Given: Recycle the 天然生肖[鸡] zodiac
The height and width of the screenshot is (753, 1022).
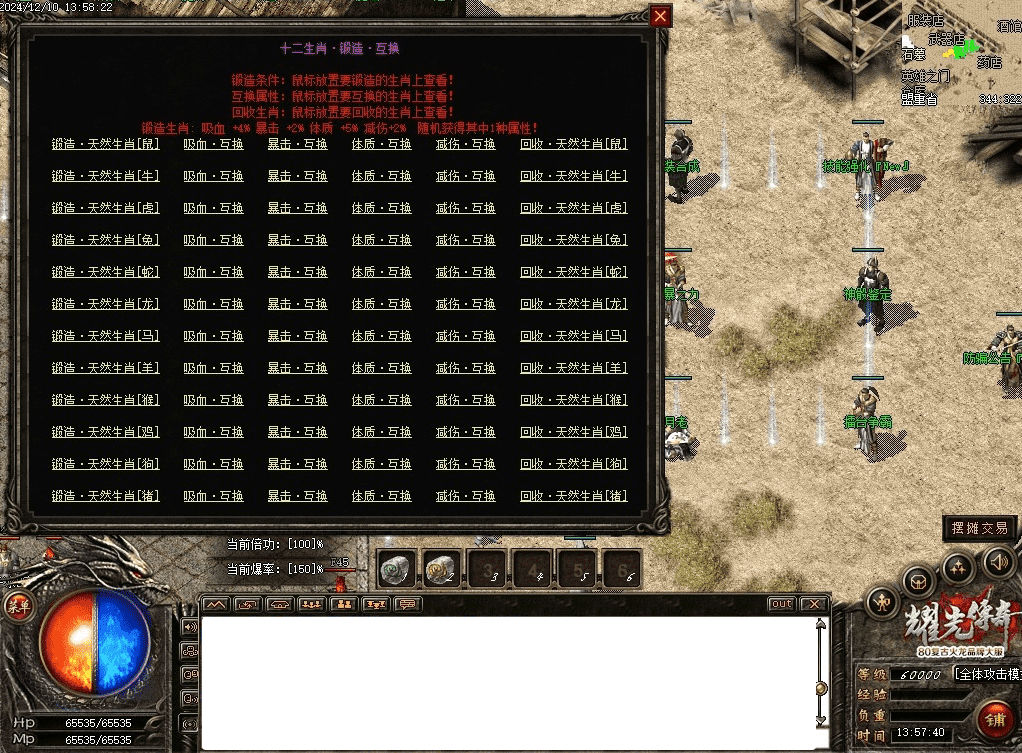Looking at the screenshot, I should click(x=574, y=432).
